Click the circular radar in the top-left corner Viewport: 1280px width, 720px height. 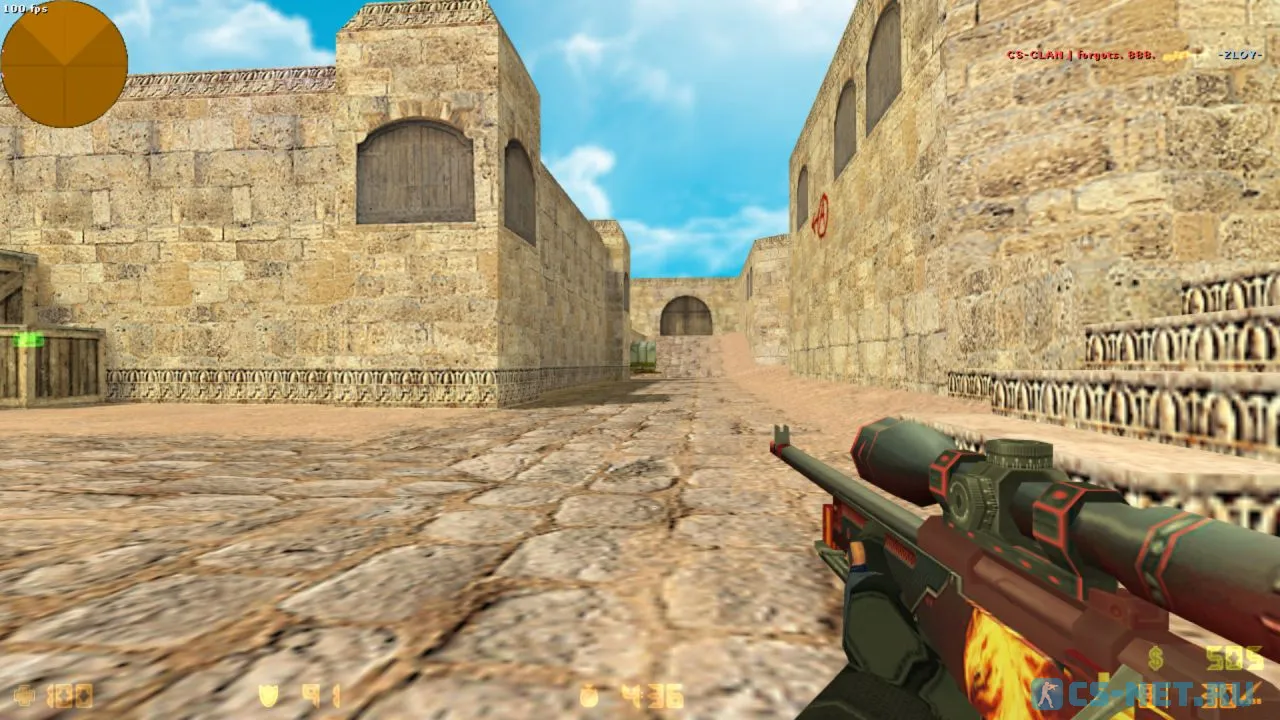pos(63,63)
